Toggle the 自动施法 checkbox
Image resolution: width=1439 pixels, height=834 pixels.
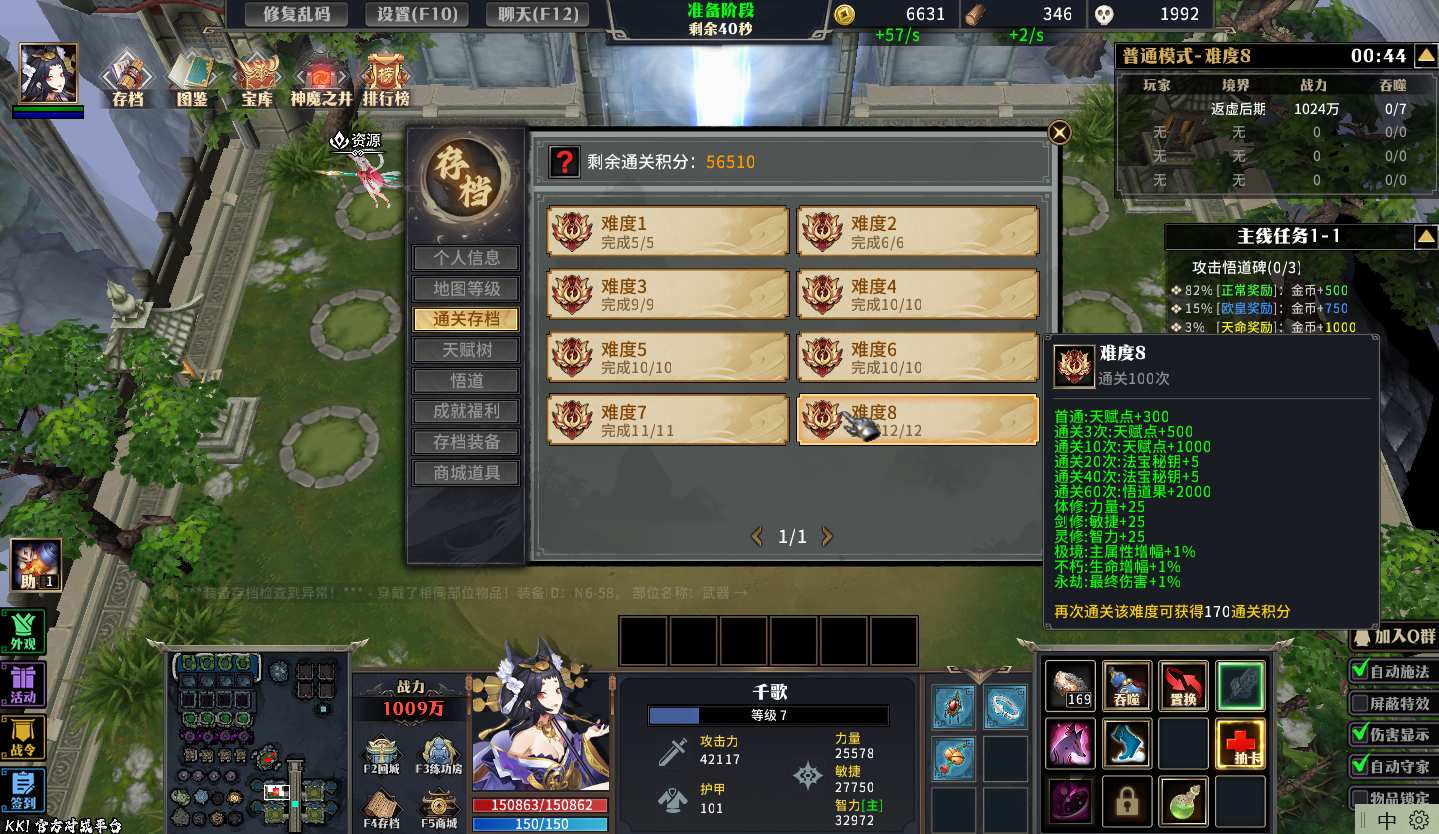coord(1360,671)
